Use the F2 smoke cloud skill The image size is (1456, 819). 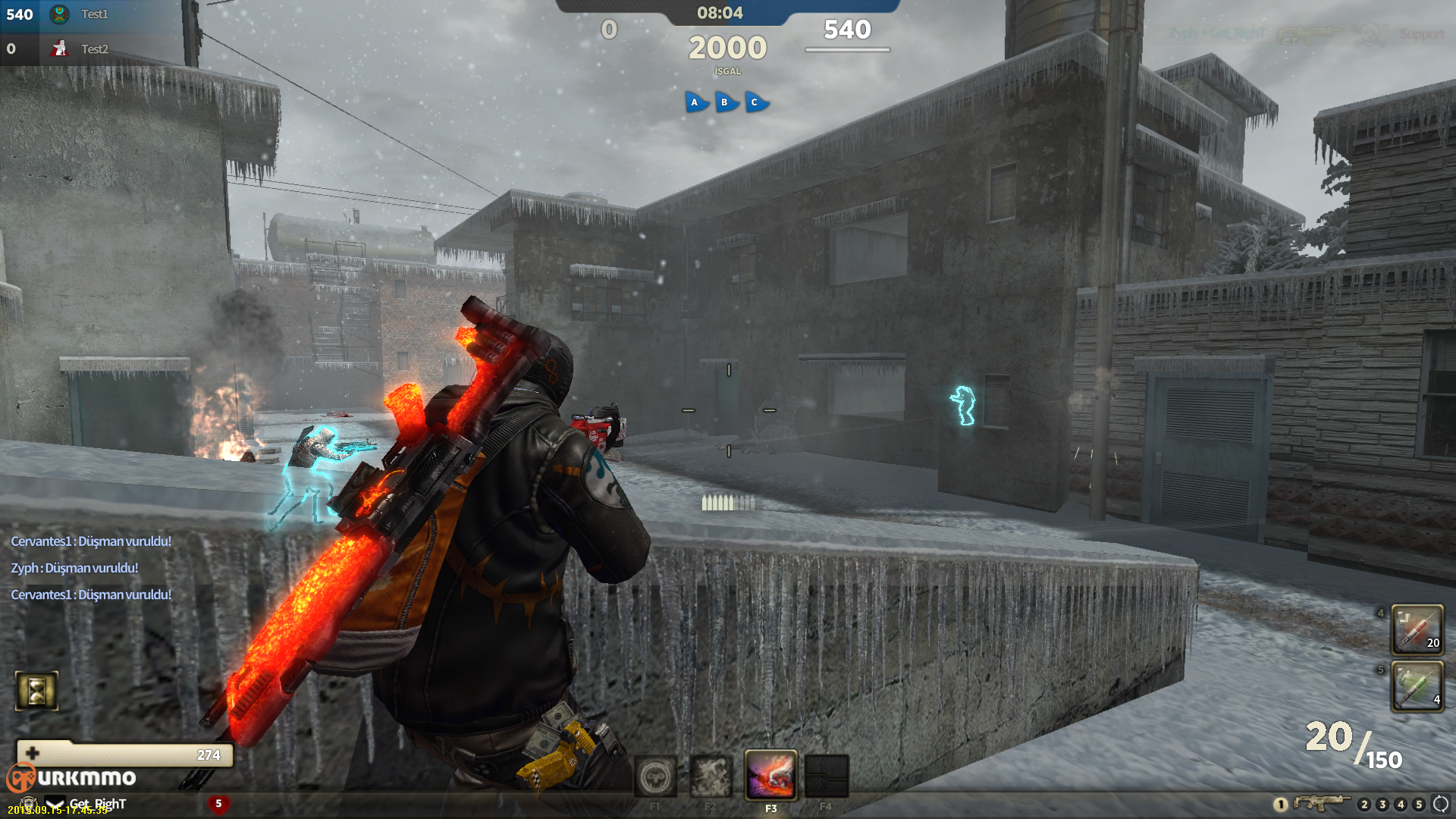711,776
